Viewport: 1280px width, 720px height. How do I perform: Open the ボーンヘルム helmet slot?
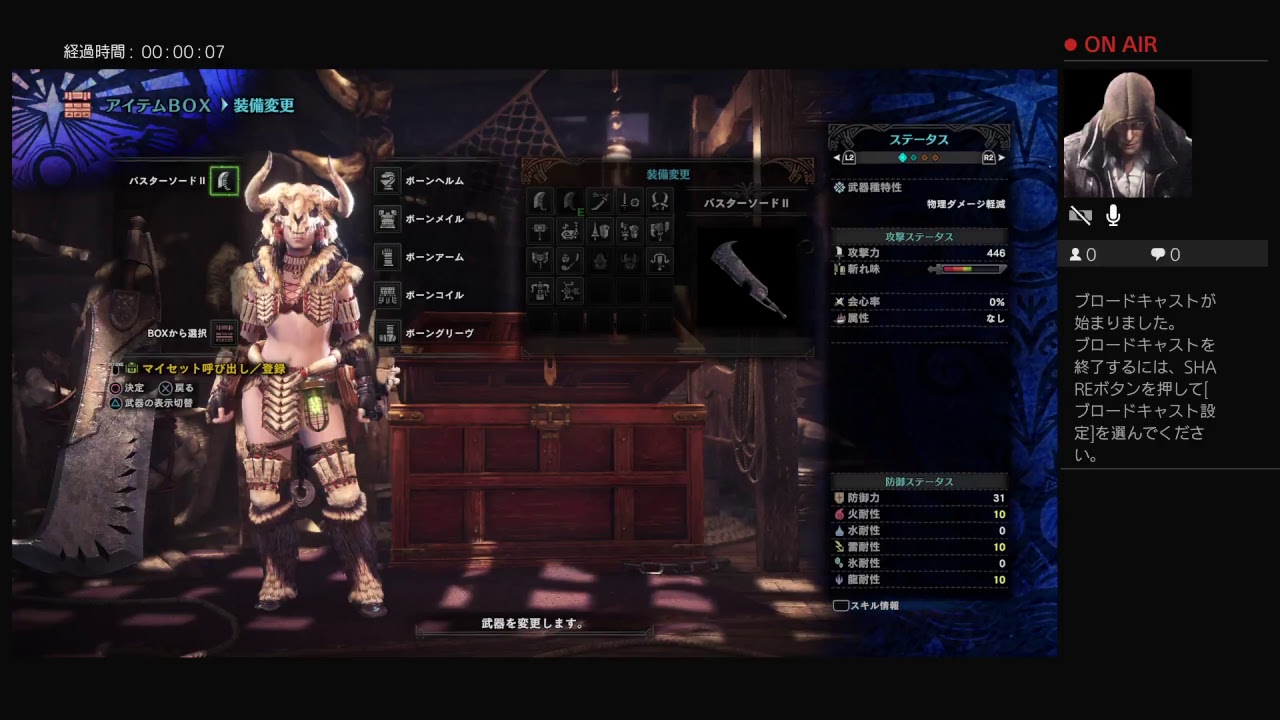pos(388,181)
